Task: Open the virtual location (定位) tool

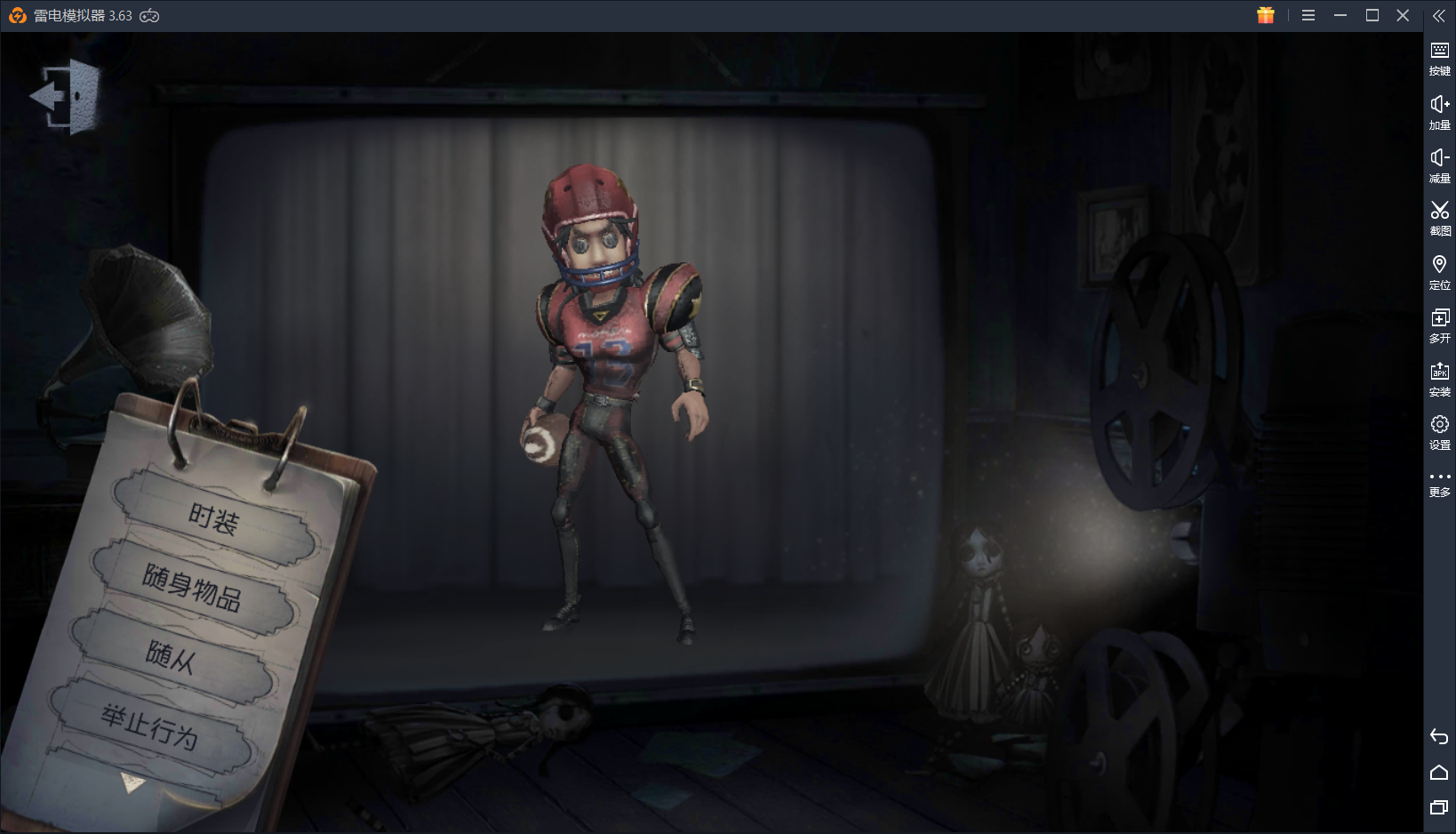Action: [1438, 271]
